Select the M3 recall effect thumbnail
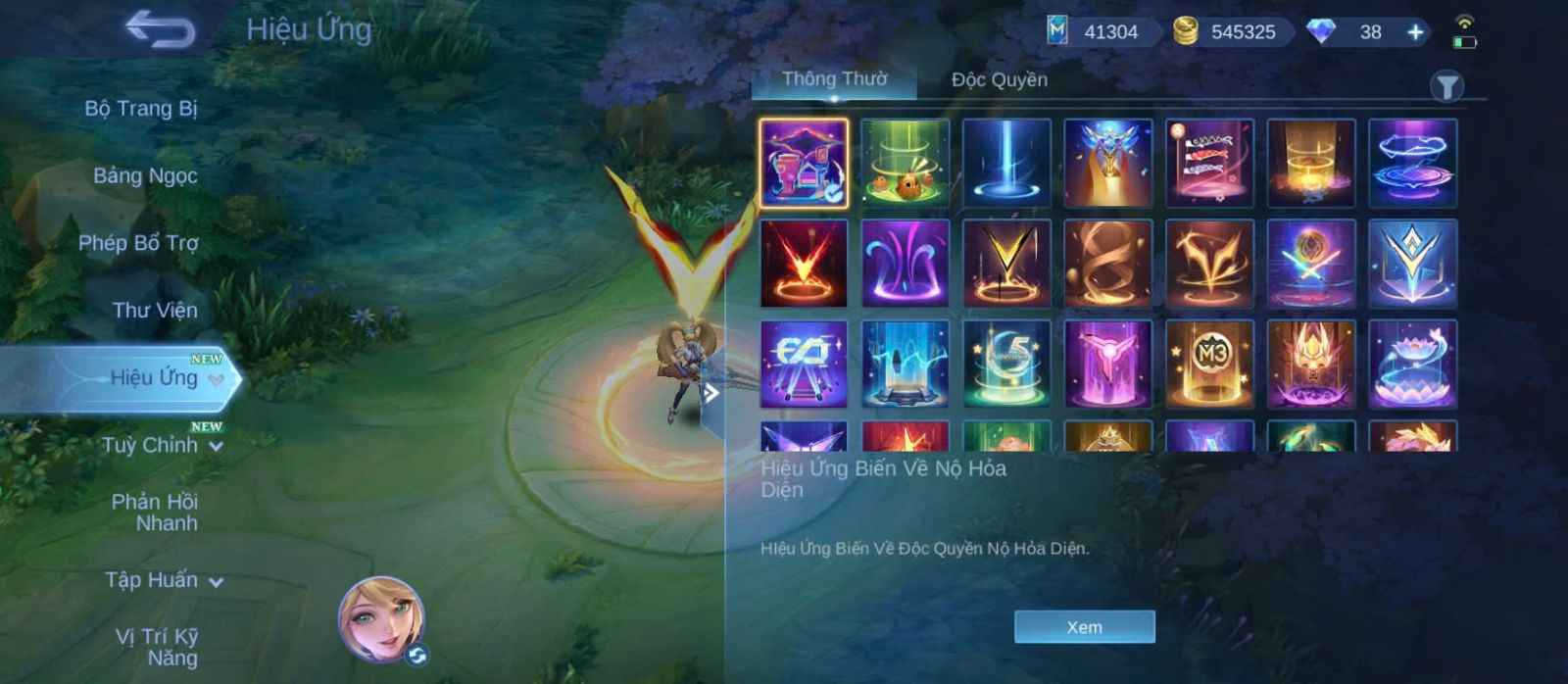The image size is (1568, 684). 1209,364
